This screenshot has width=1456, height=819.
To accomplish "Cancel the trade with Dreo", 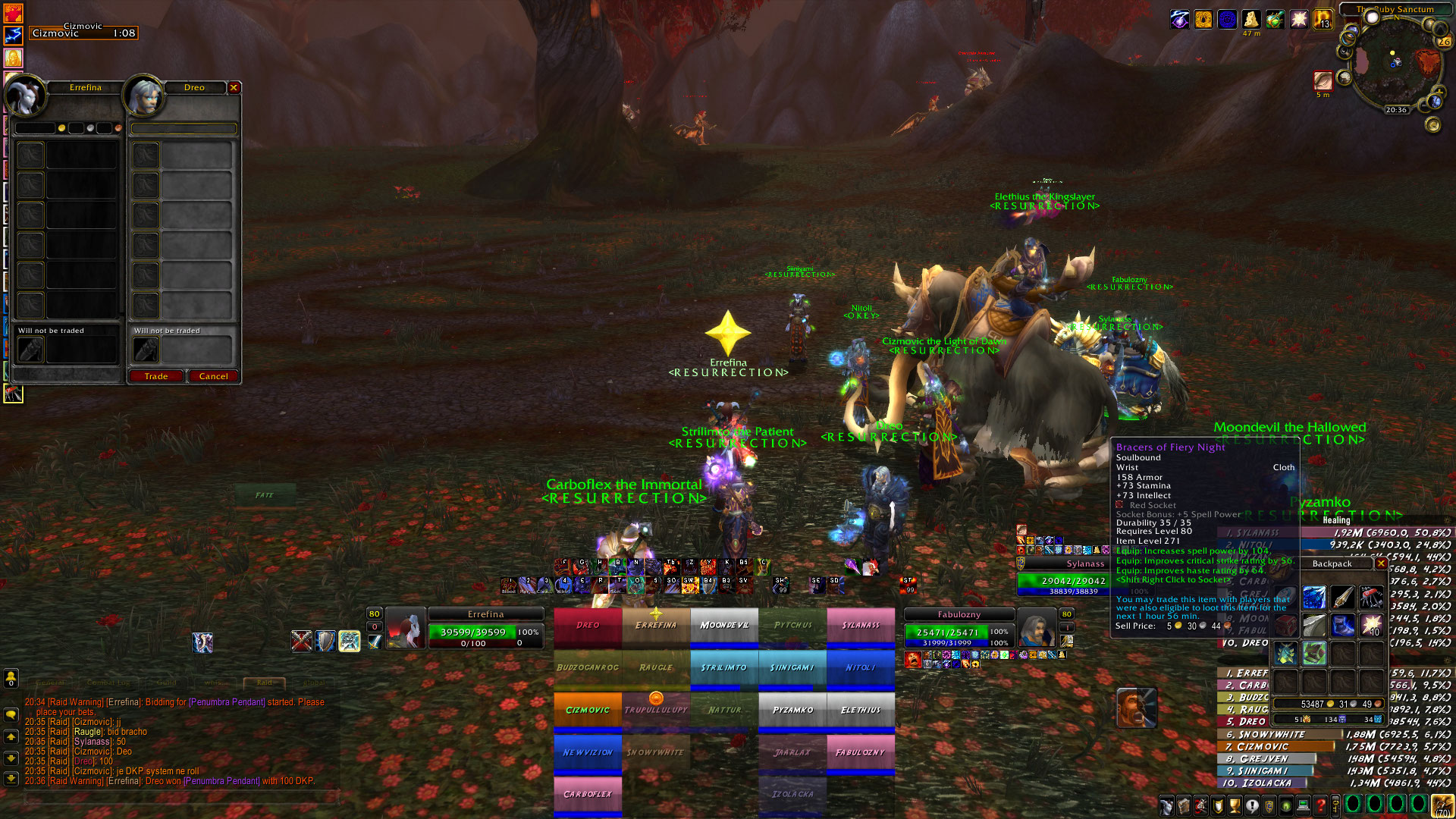I will [213, 376].
